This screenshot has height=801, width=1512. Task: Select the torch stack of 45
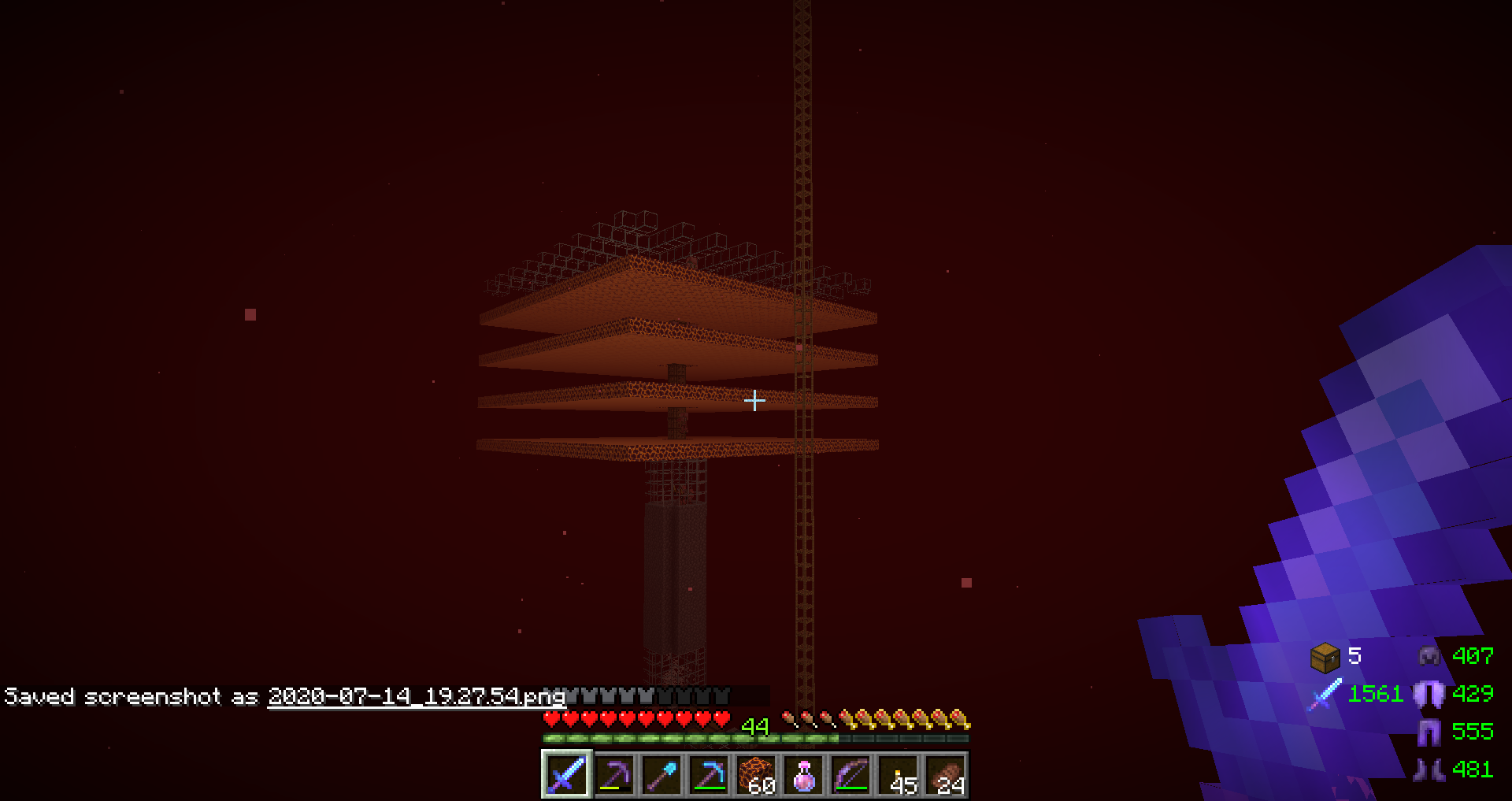tap(898, 775)
